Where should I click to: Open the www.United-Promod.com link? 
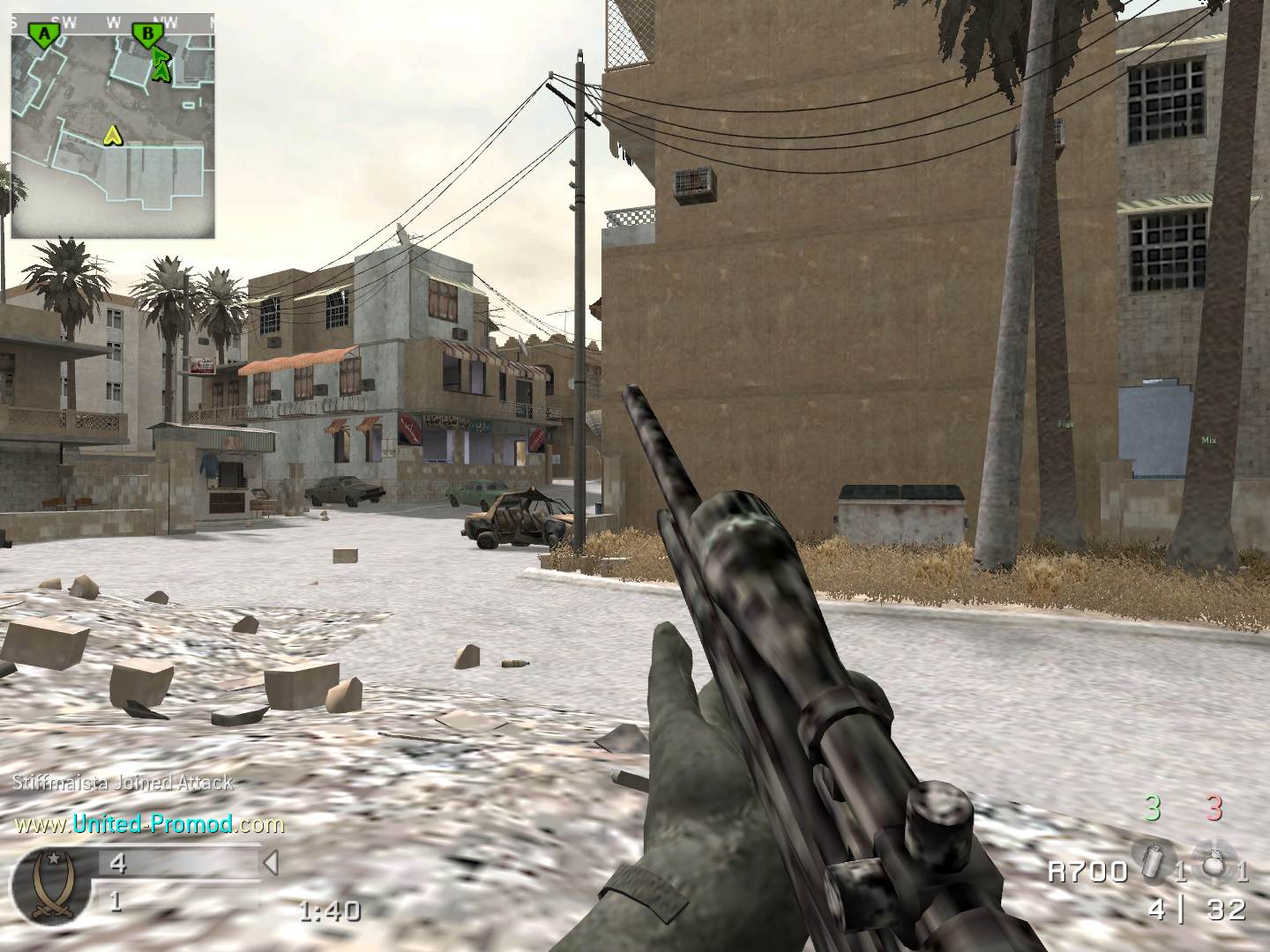click(x=149, y=824)
